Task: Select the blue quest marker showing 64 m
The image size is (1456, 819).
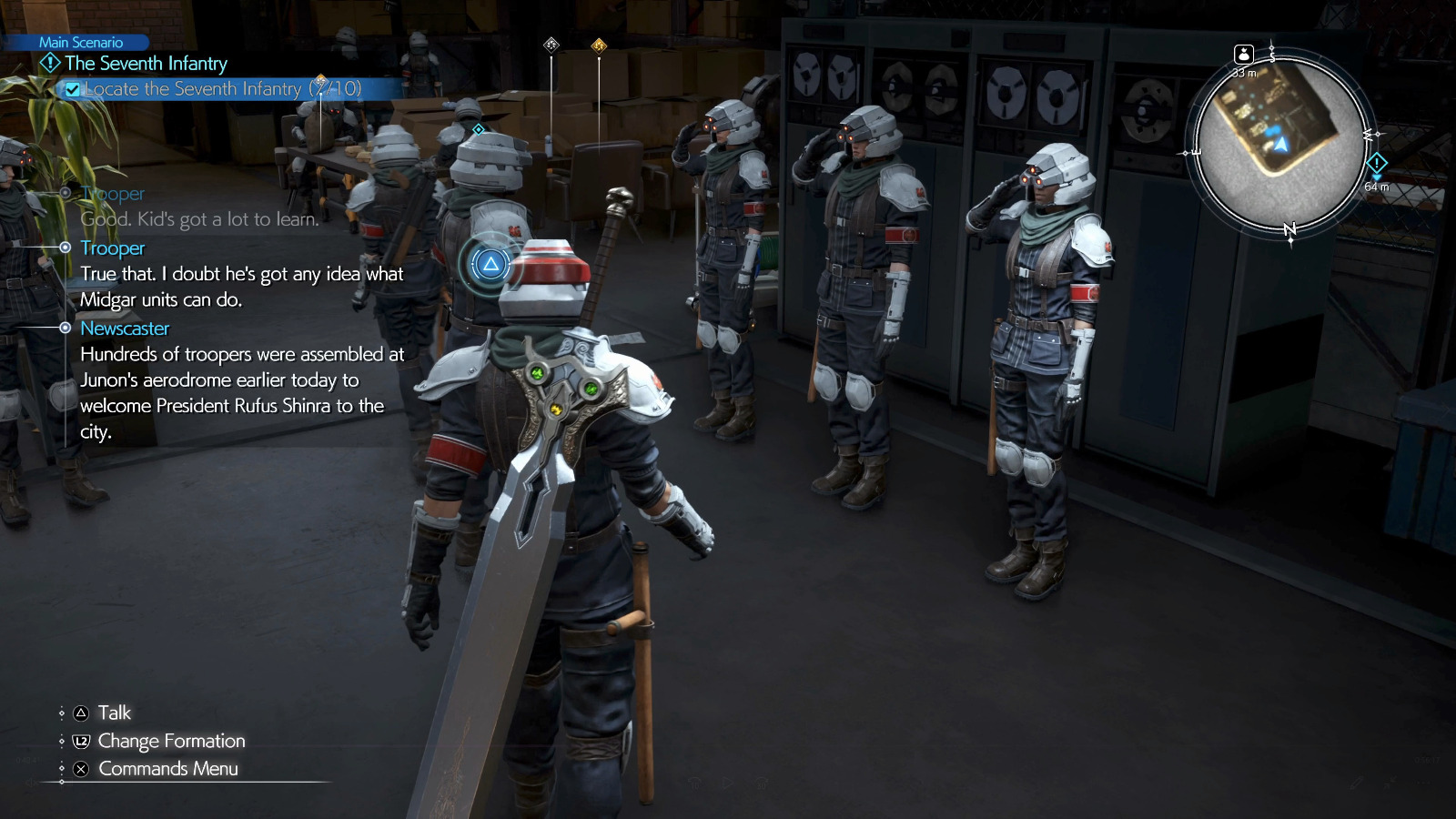Action: pos(1376,165)
